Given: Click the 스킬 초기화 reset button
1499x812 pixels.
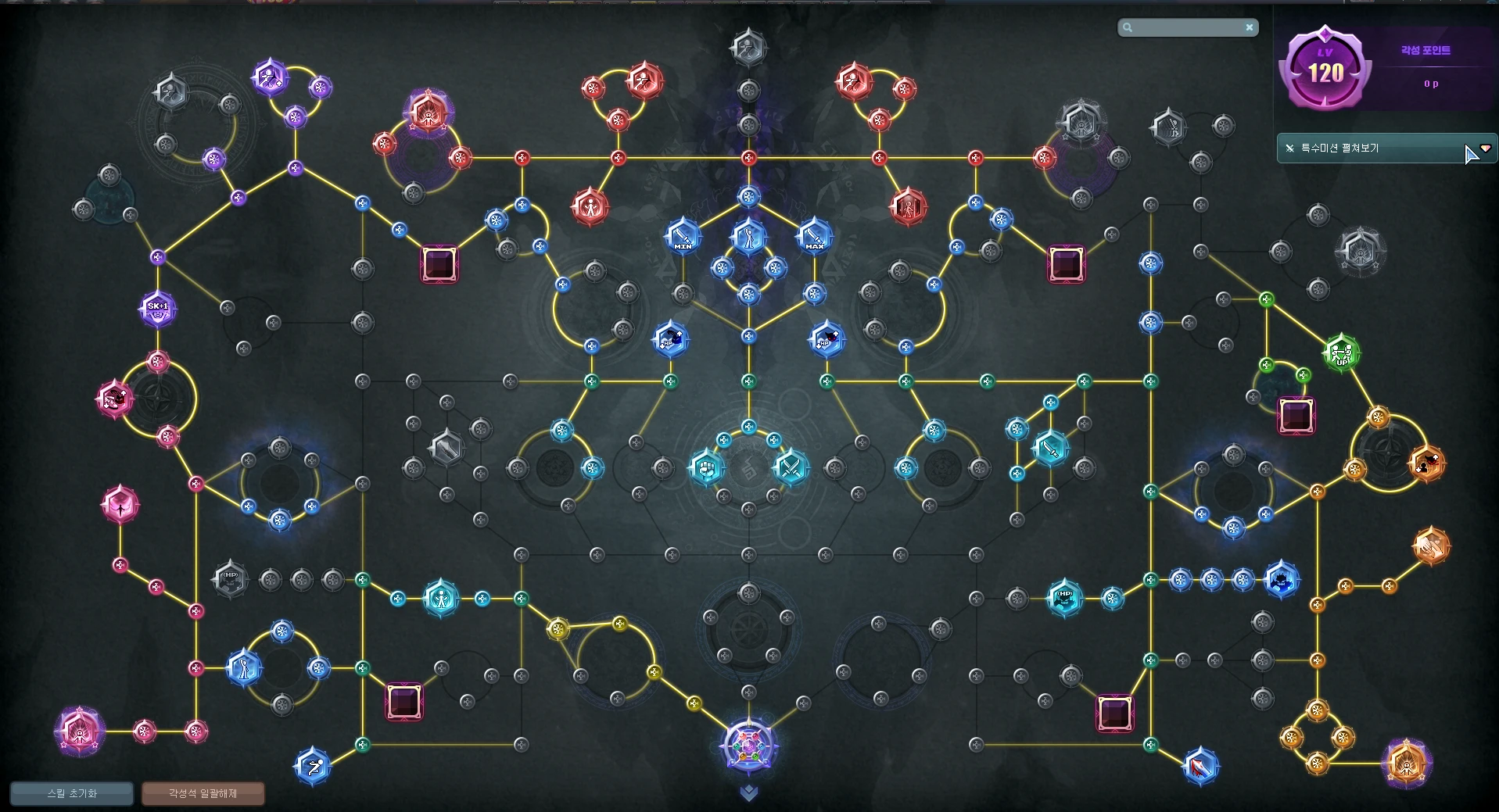Looking at the screenshot, I should (72, 793).
